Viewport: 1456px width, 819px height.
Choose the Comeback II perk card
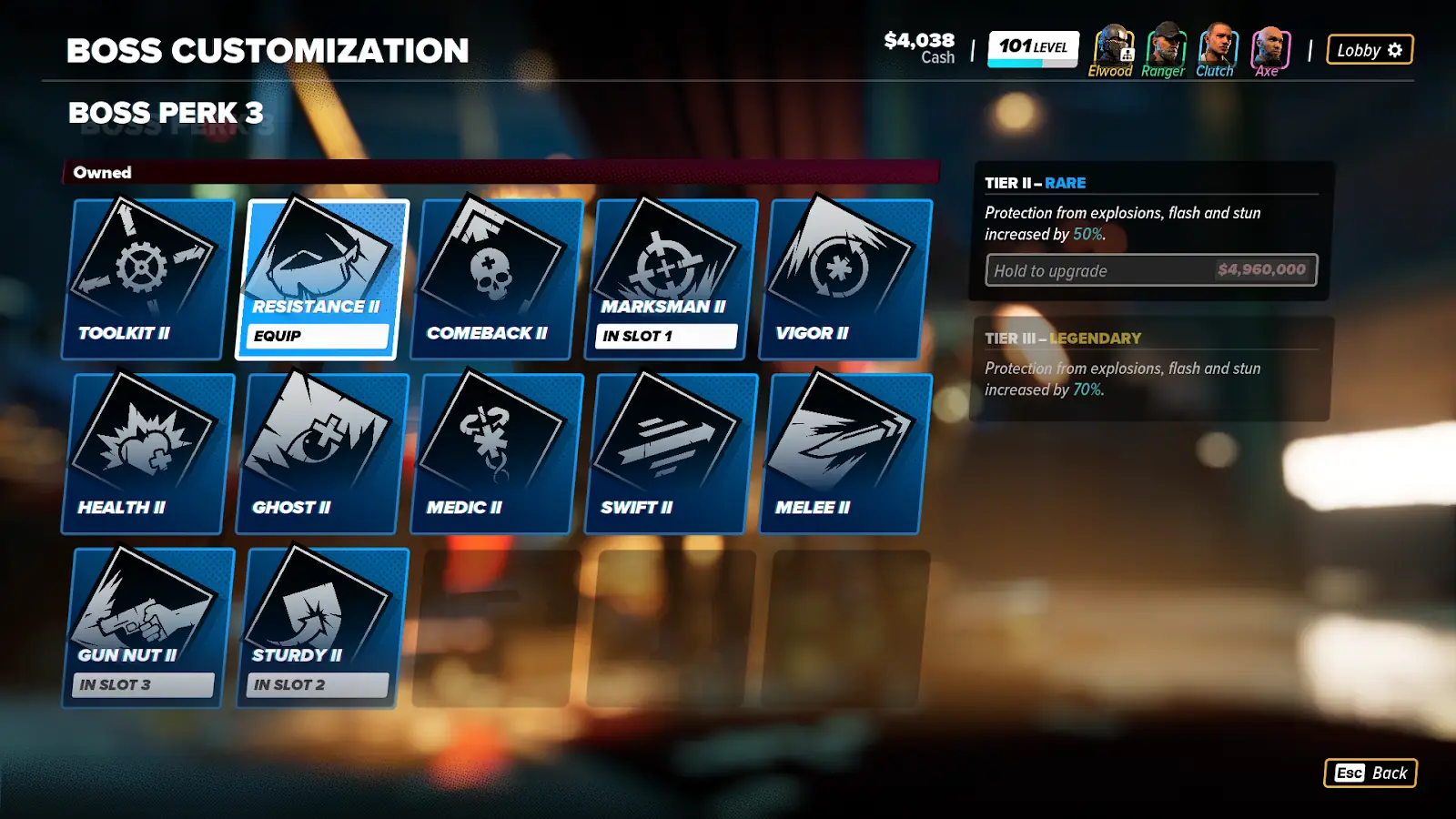(x=496, y=278)
